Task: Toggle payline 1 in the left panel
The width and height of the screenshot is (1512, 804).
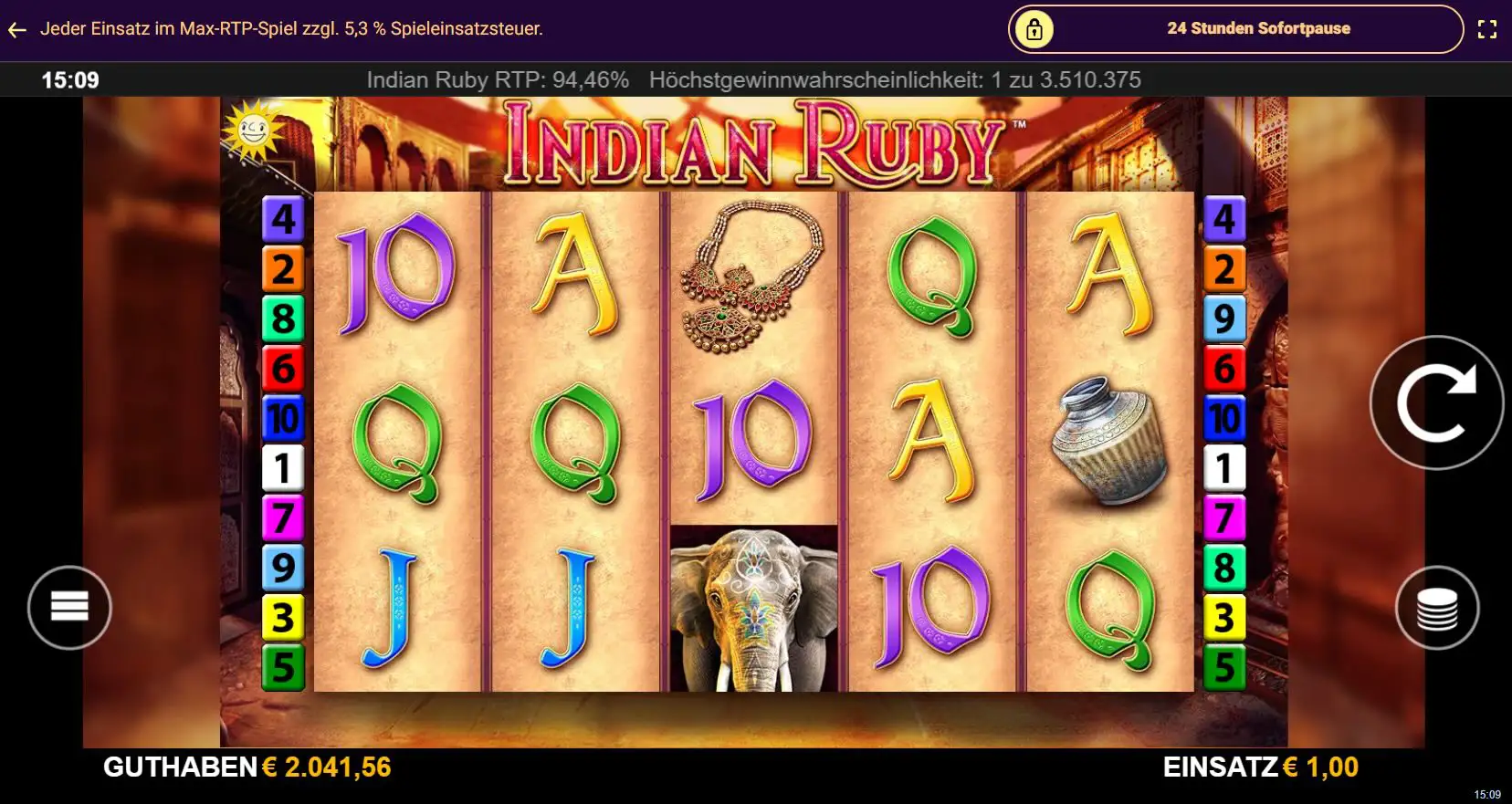Action: pos(284,467)
